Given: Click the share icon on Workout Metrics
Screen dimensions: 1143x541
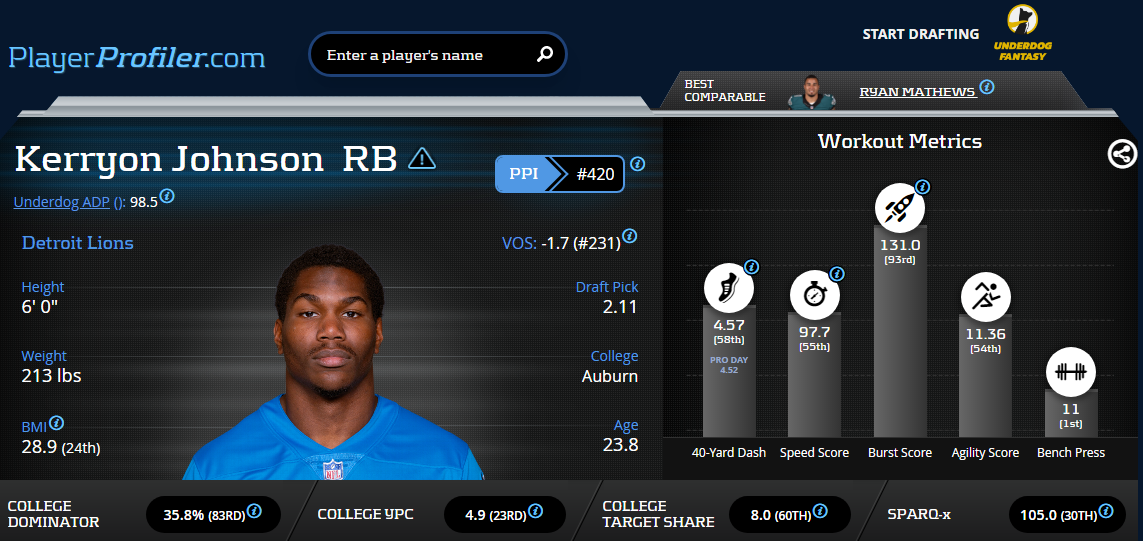Looking at the screenshot, I should pyautogui.click(x=1122, y=153).
